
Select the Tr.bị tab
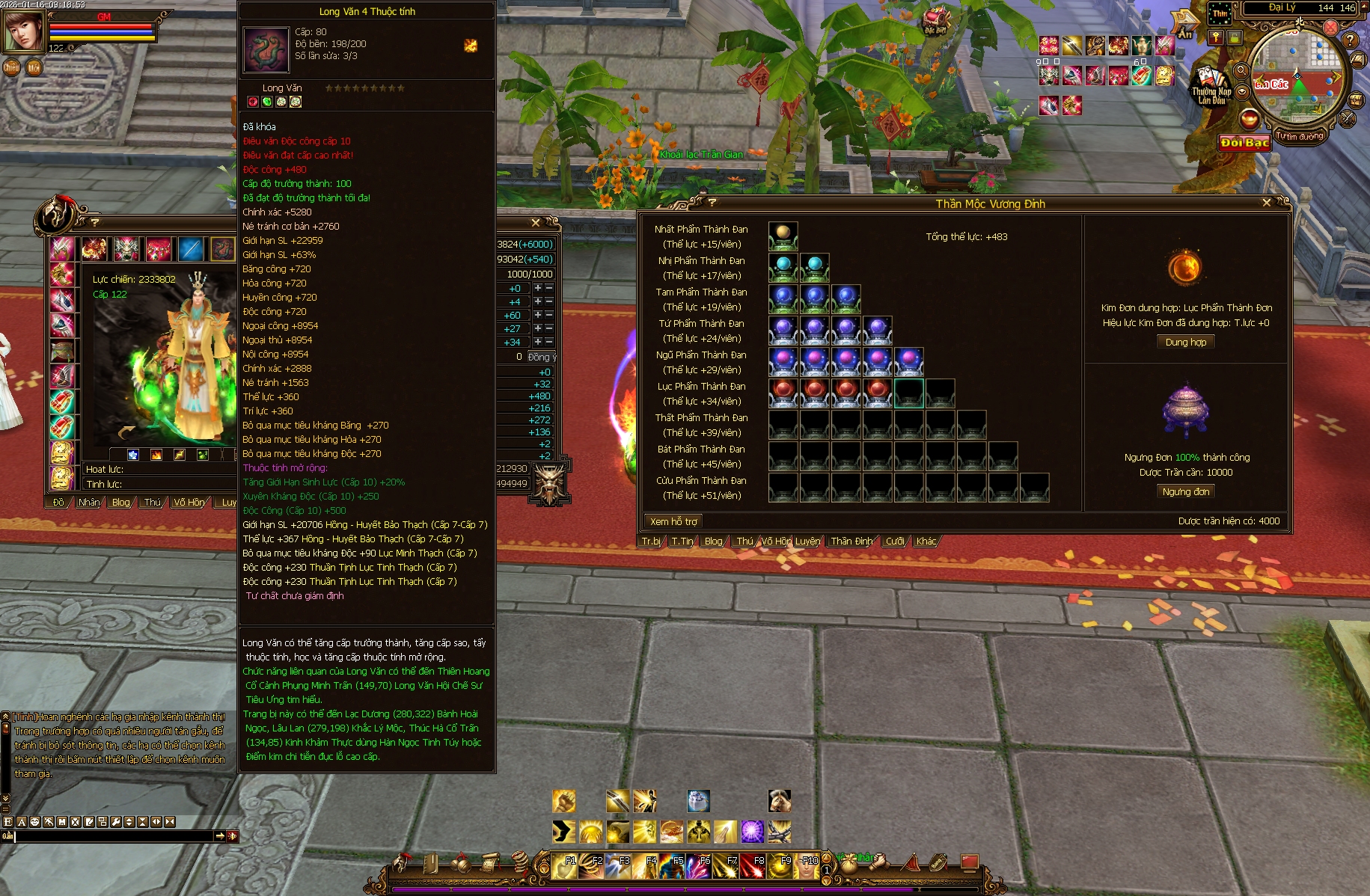(651, 541)
